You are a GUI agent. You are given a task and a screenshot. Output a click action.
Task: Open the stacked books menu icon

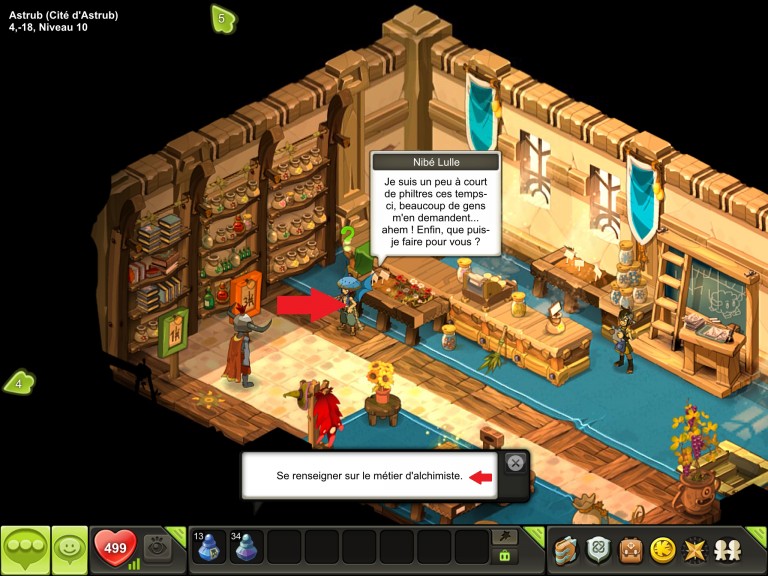568,549
